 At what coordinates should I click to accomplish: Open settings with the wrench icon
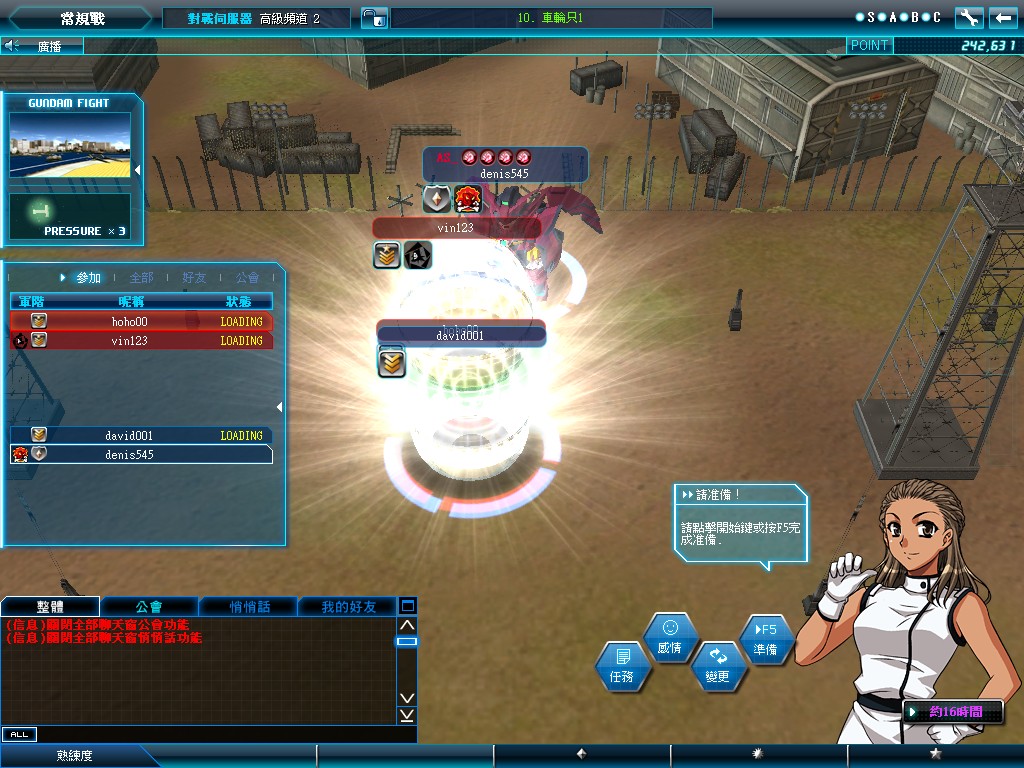coord(969,17)
